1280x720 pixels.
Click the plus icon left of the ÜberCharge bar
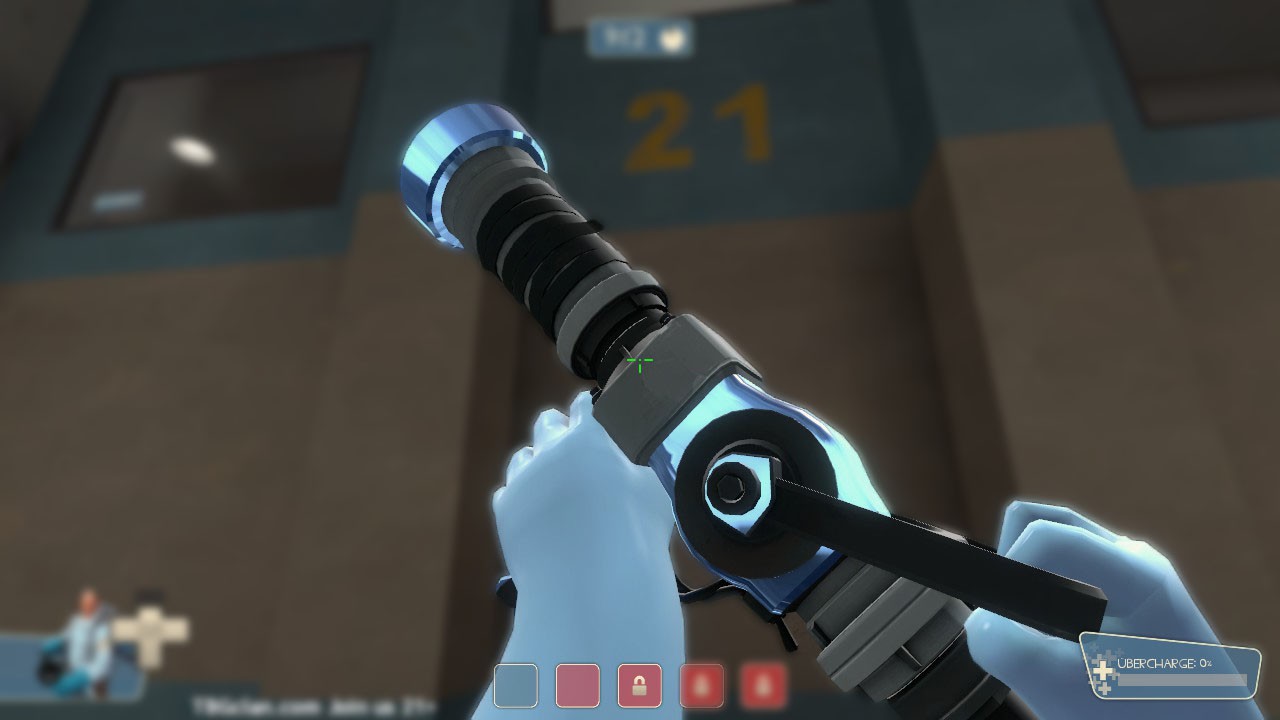pos(1103,672)
